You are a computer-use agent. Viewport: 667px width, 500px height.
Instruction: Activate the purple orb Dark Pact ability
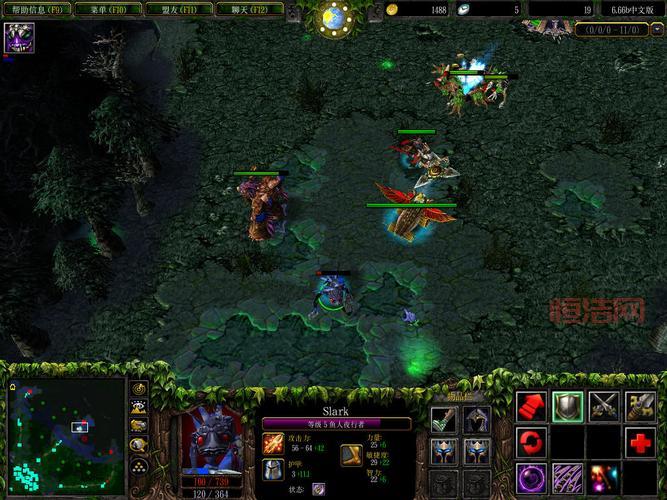point(531,477)
